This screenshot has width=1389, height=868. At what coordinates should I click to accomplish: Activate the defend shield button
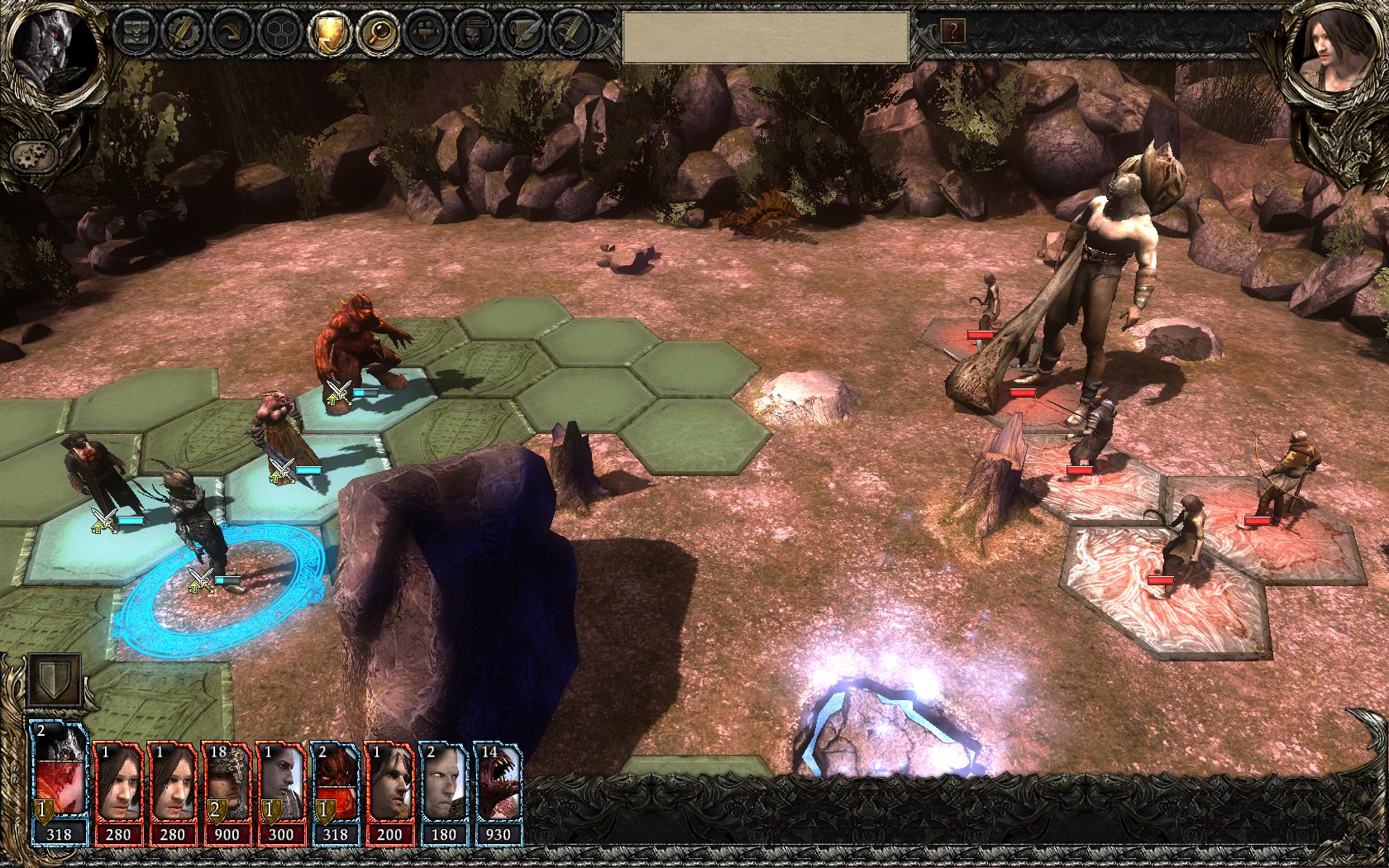[x=55, y=680]
